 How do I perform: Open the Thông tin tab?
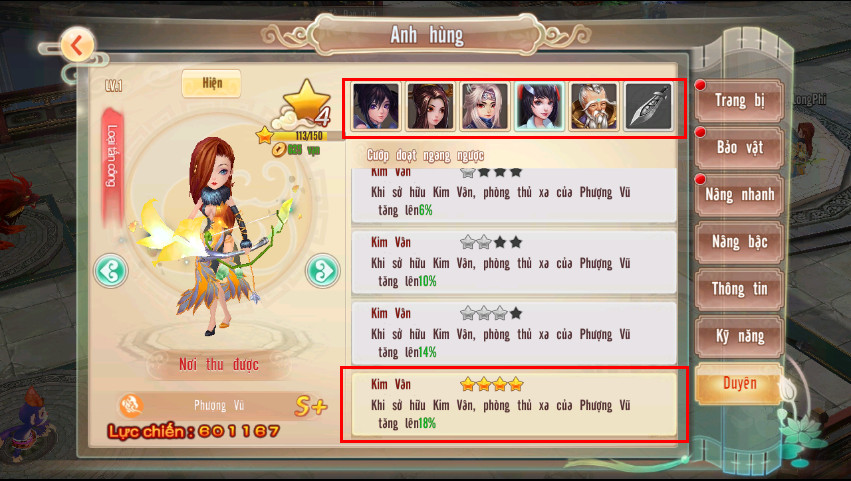point(739,289)
